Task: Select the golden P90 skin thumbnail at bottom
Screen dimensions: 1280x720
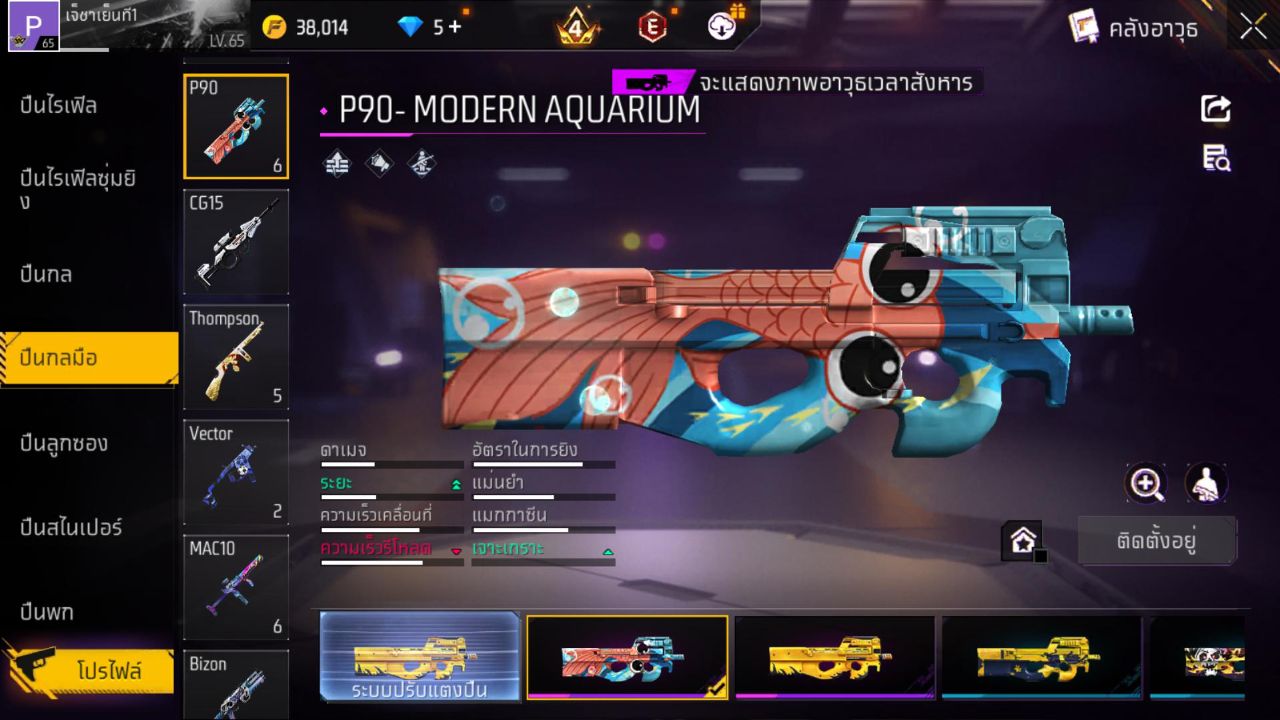Action: click(836, 657)
